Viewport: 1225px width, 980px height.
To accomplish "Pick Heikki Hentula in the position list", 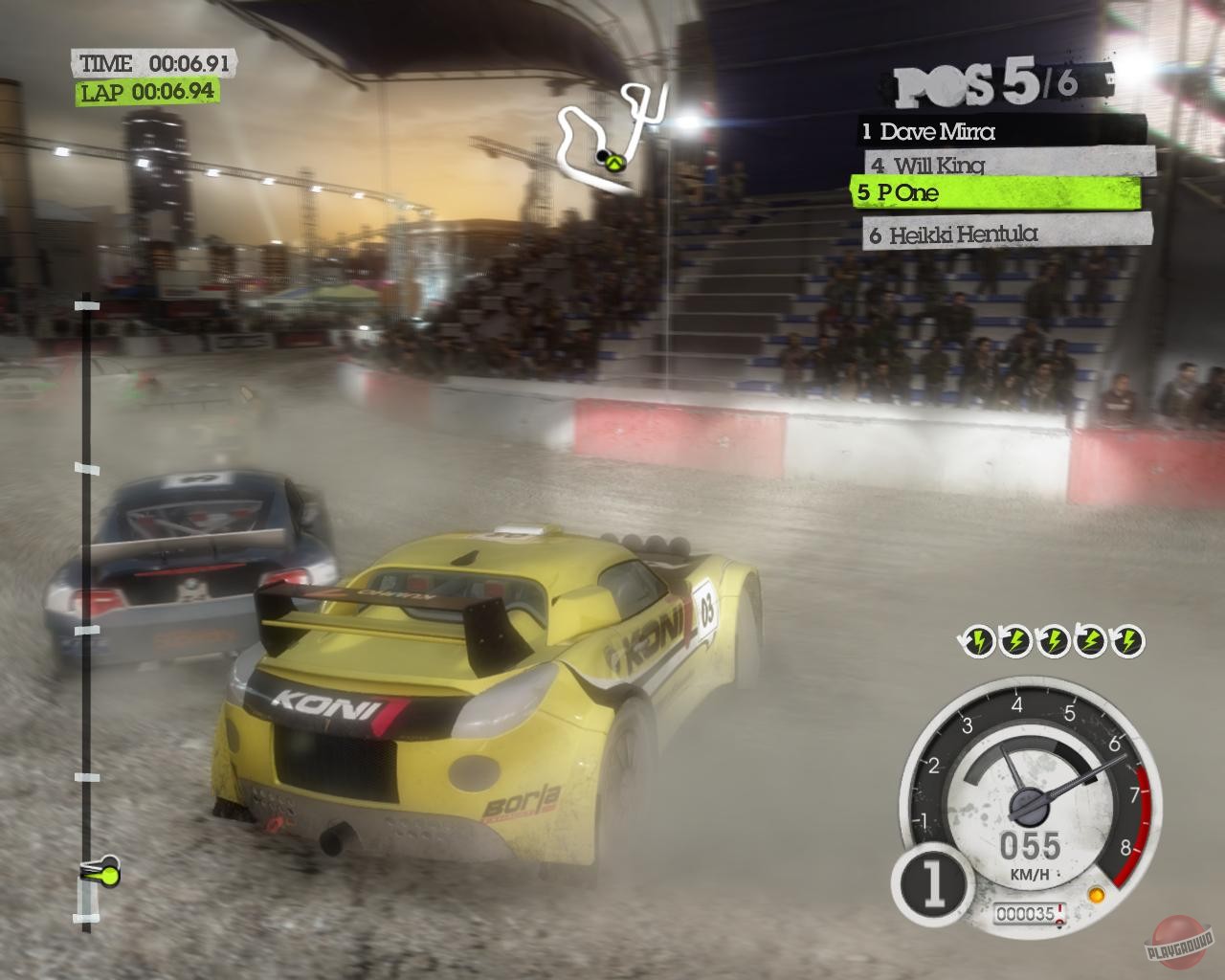I will point(1005,233).
